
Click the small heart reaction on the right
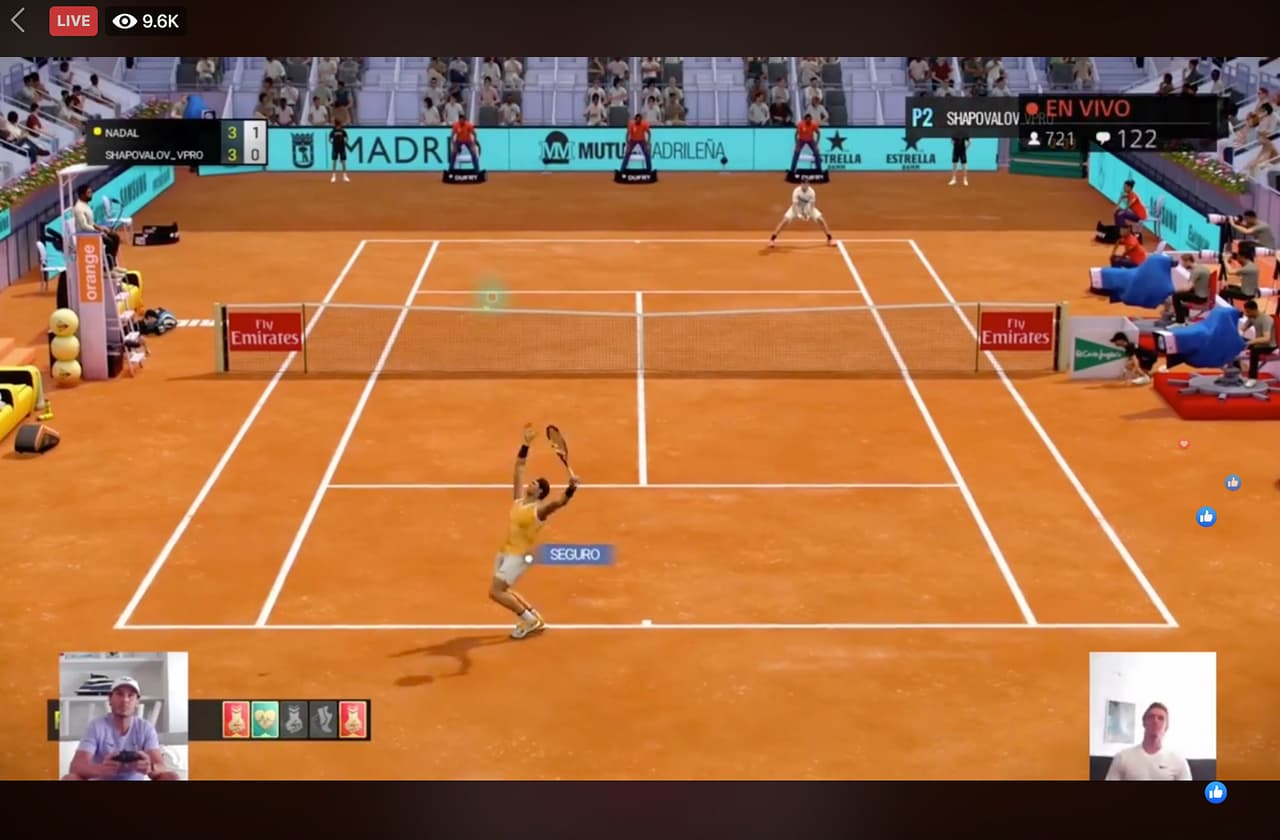pos(1183,444)
